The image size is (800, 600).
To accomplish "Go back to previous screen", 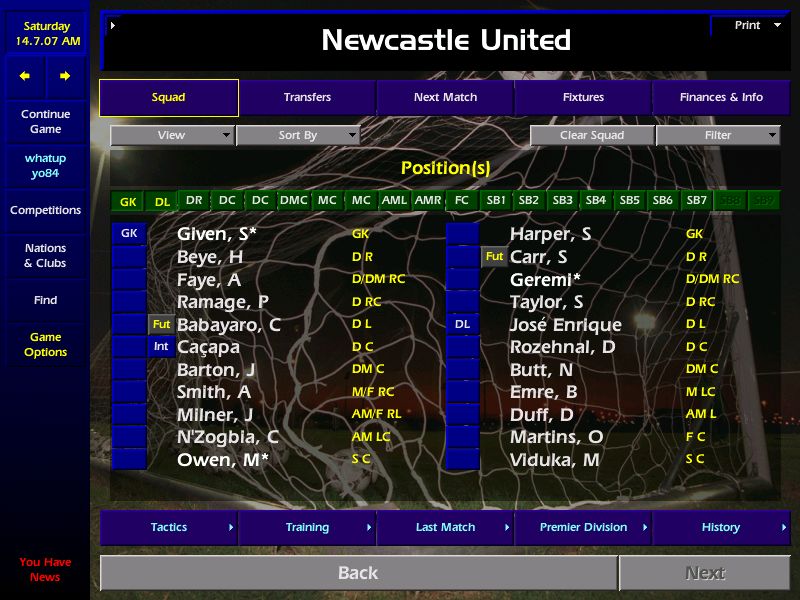I will tap(358, 573).
